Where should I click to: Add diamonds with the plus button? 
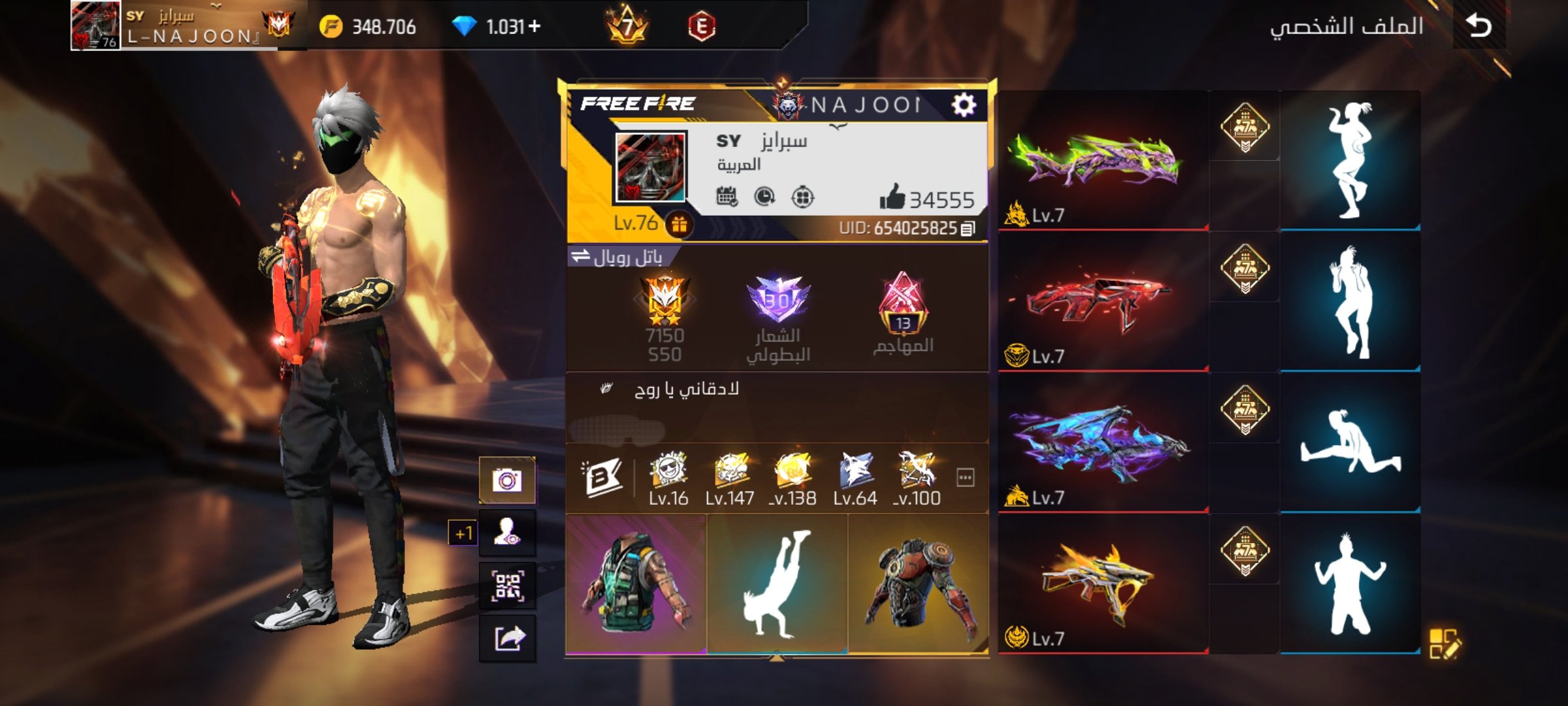click(x=534, y=26)
